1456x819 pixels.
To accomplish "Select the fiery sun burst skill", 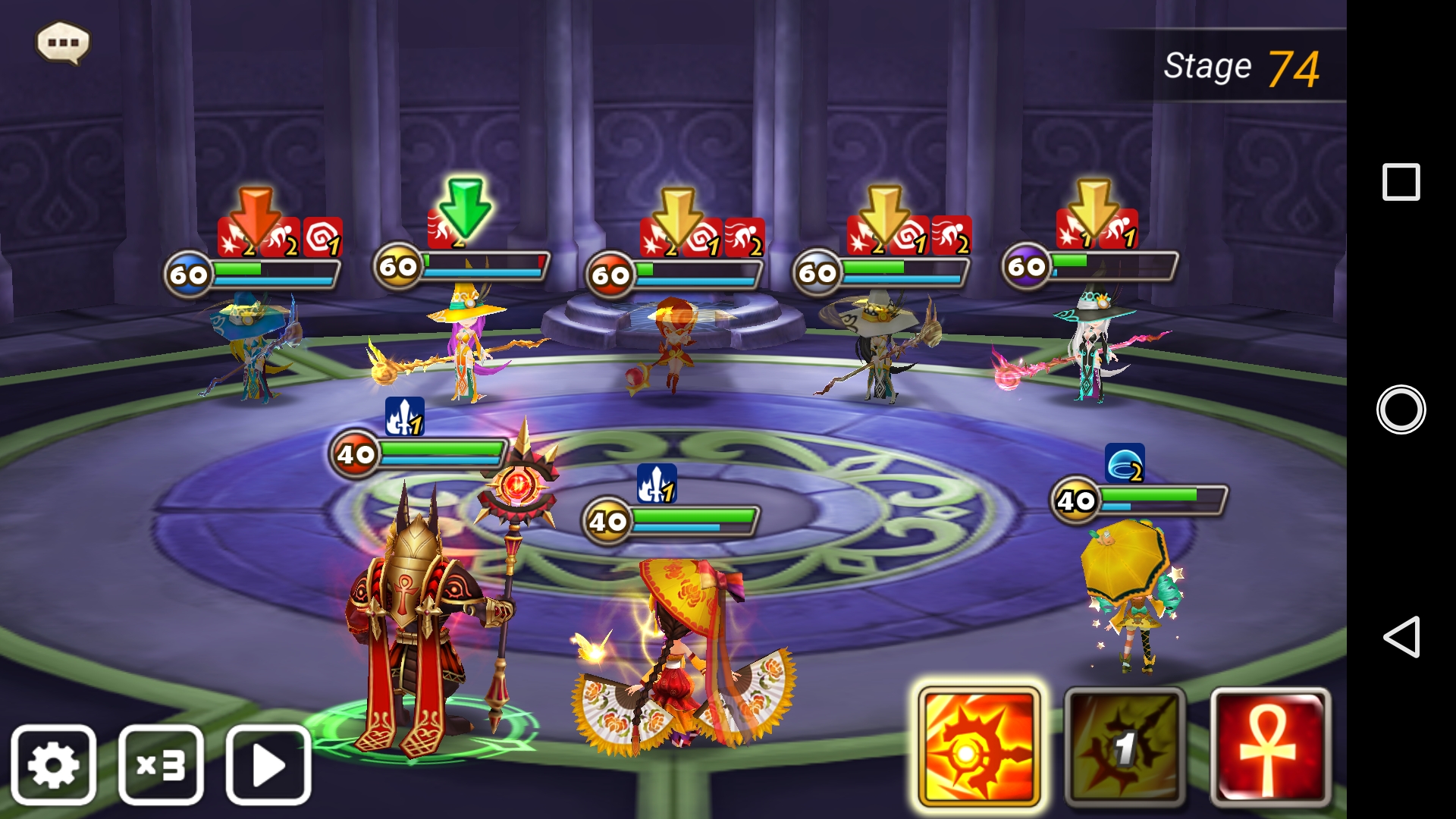I will [x=978, y=748].
